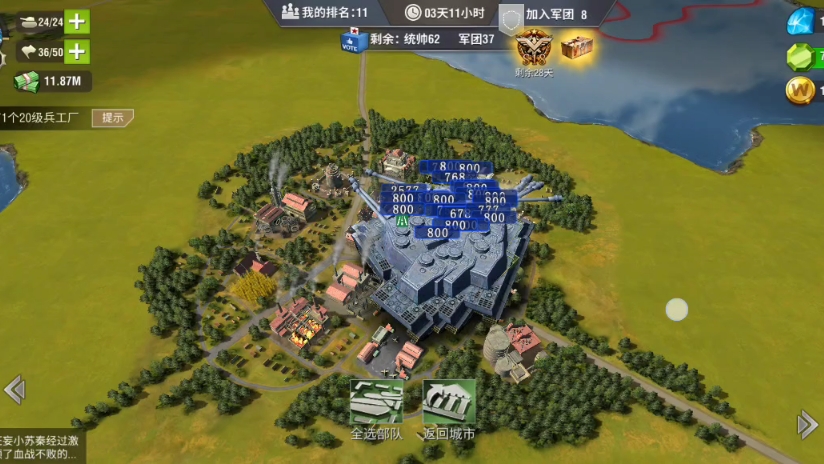This screenshot has width=824, height=464.
Task: Open the blue VOTE ballot box
Action: click(x=350, y=40)
